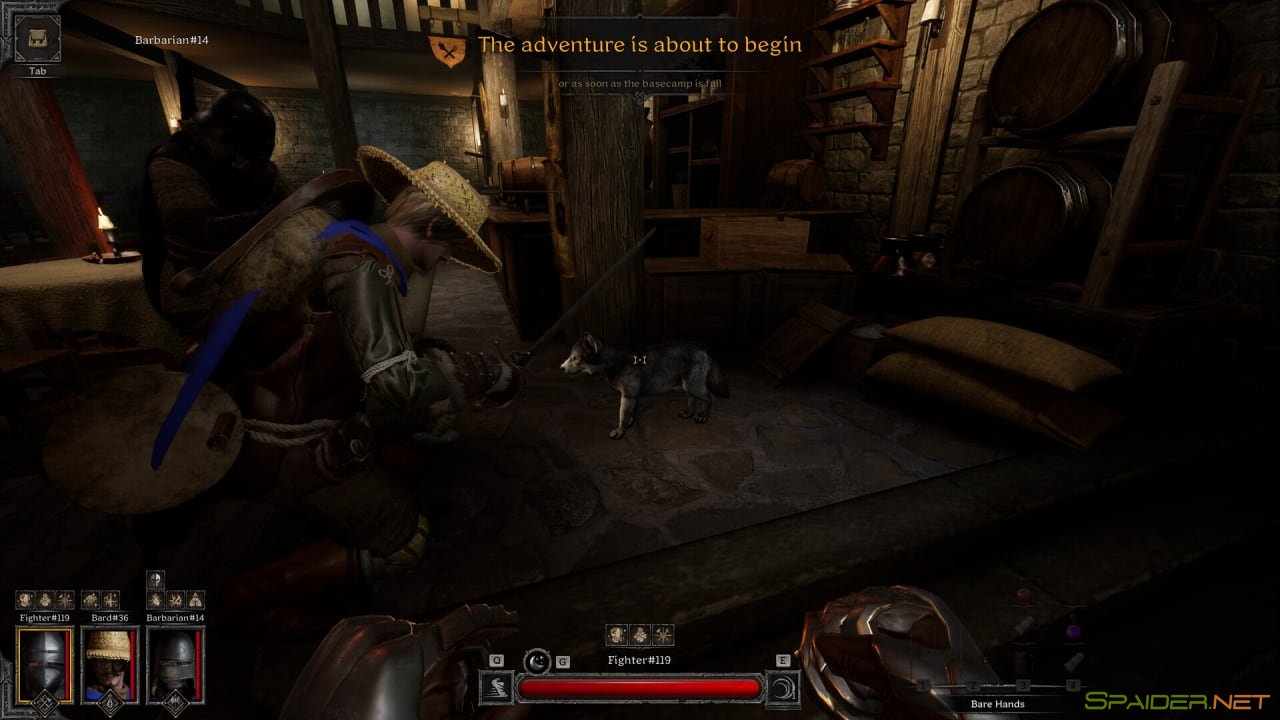Activate the Sprint boot skill

click(x=497, y=687)
